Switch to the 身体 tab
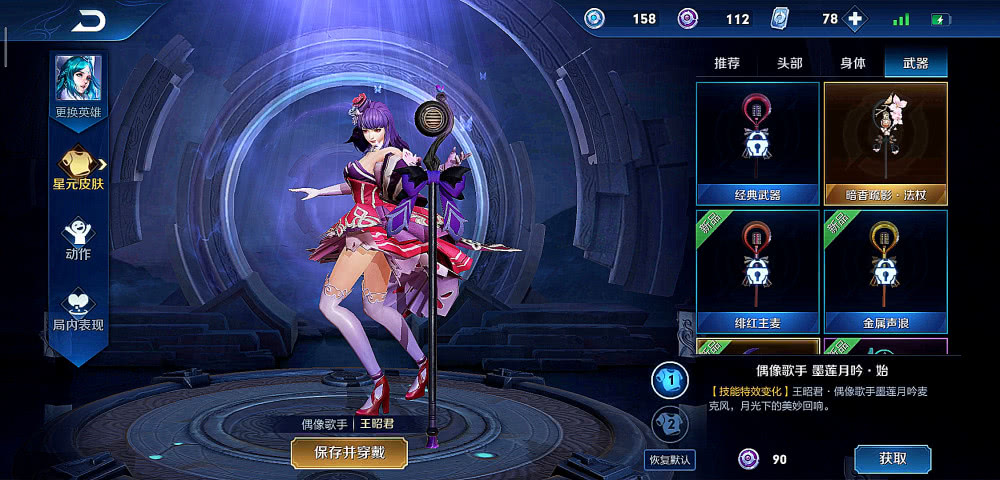The image size is (1000, 480). point(852,63)
